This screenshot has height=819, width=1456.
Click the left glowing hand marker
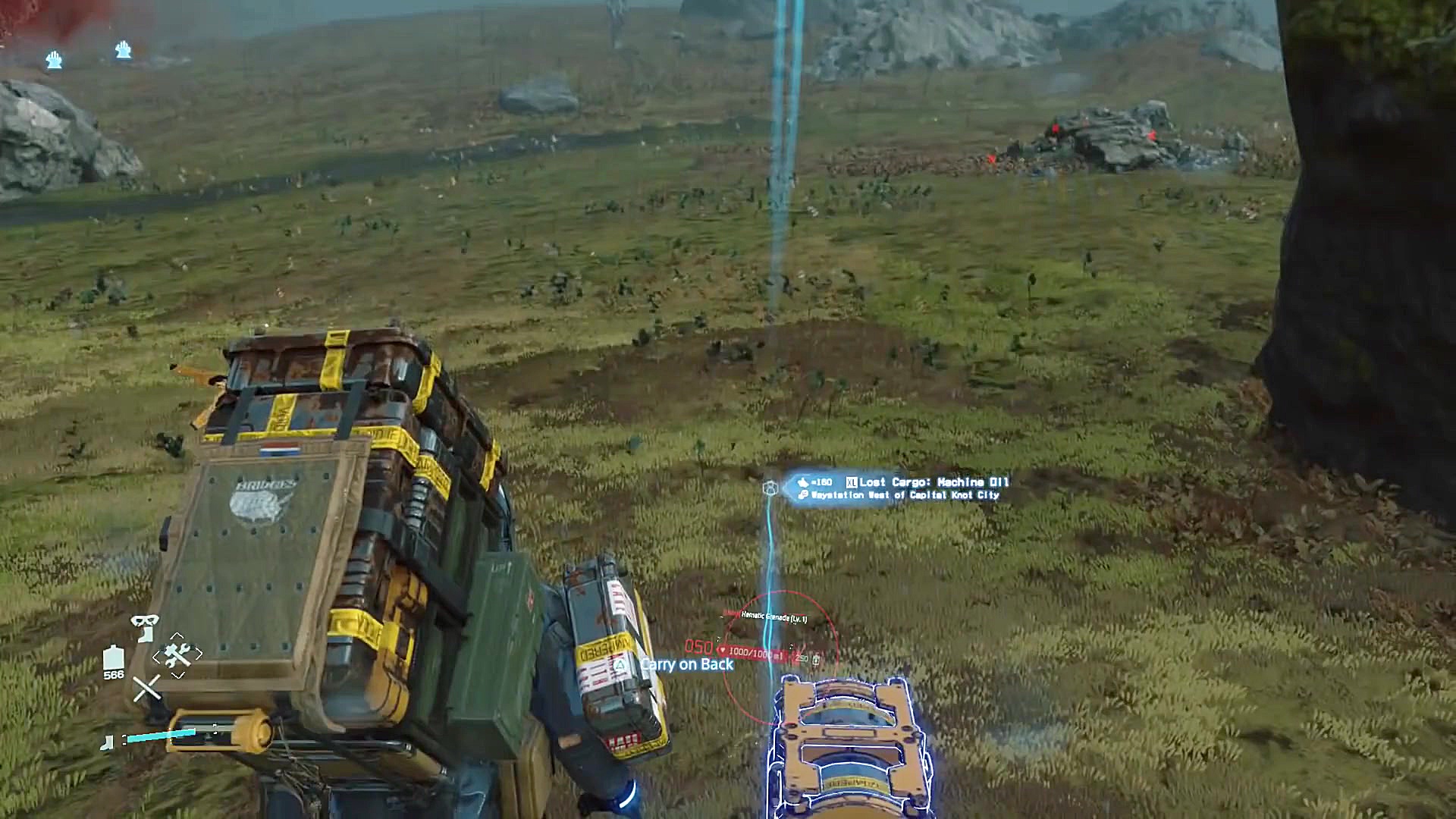(x=54, y=60)
